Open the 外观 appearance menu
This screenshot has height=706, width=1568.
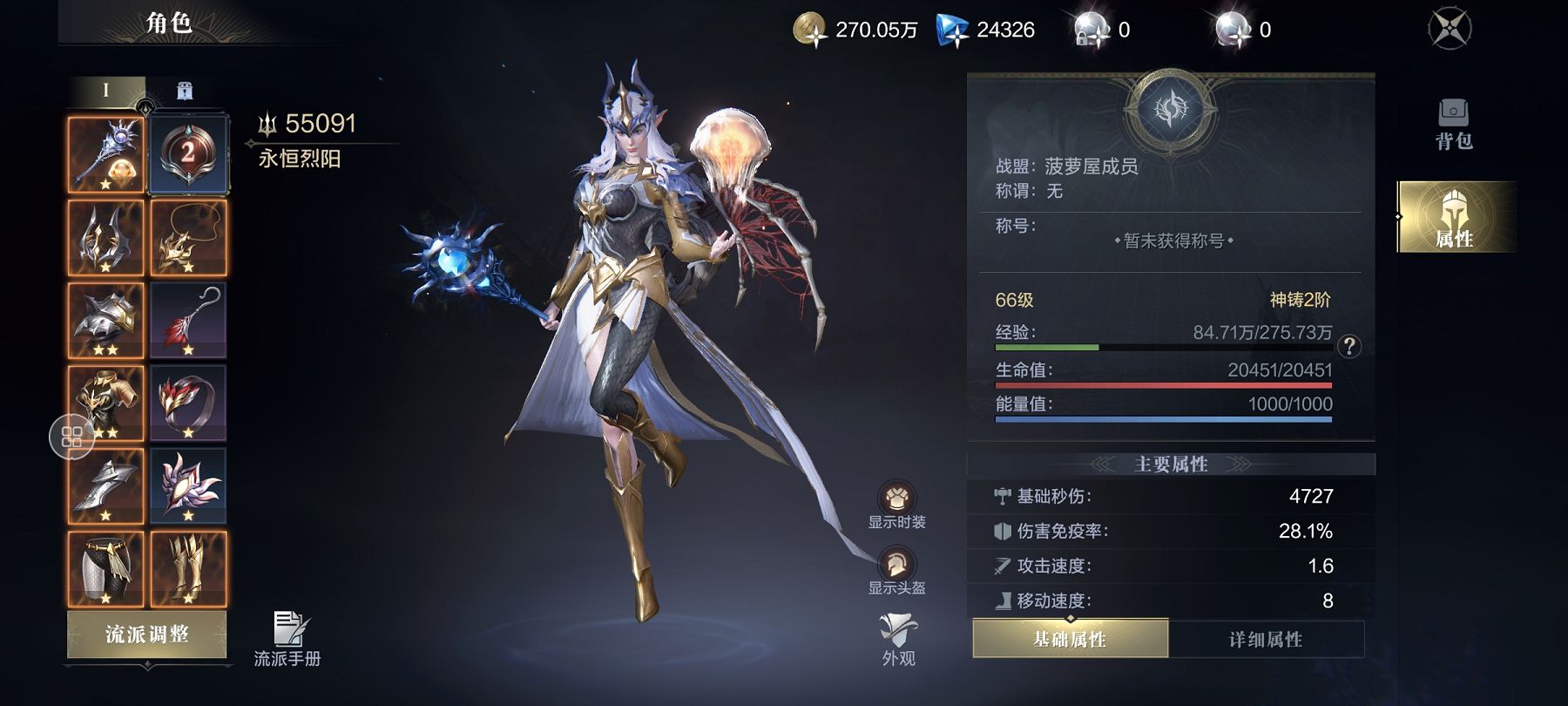click(898, 639)
